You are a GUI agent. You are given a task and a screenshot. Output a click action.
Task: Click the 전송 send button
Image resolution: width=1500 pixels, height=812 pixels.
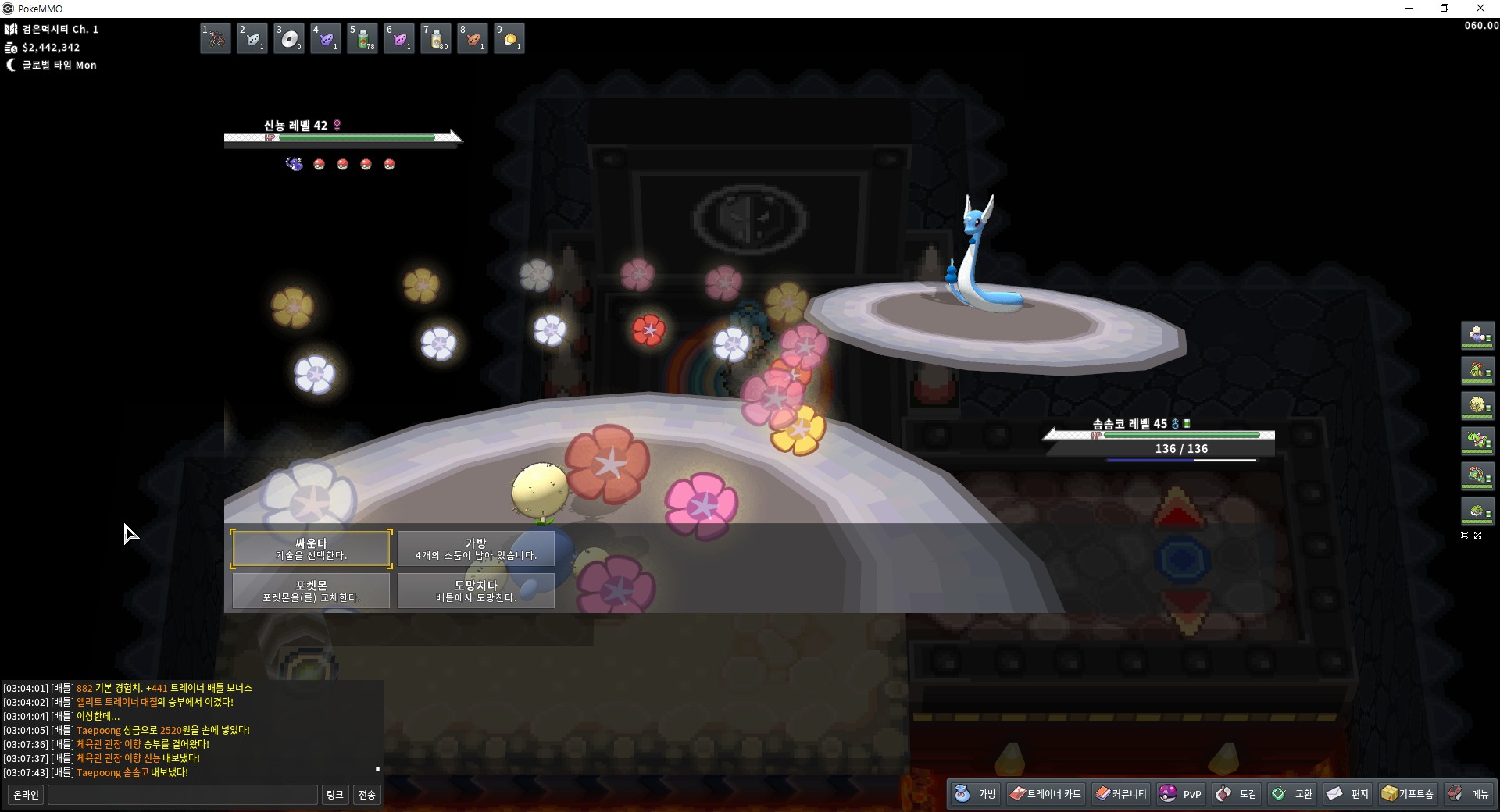pyautogui.click(x=366, y=795)
